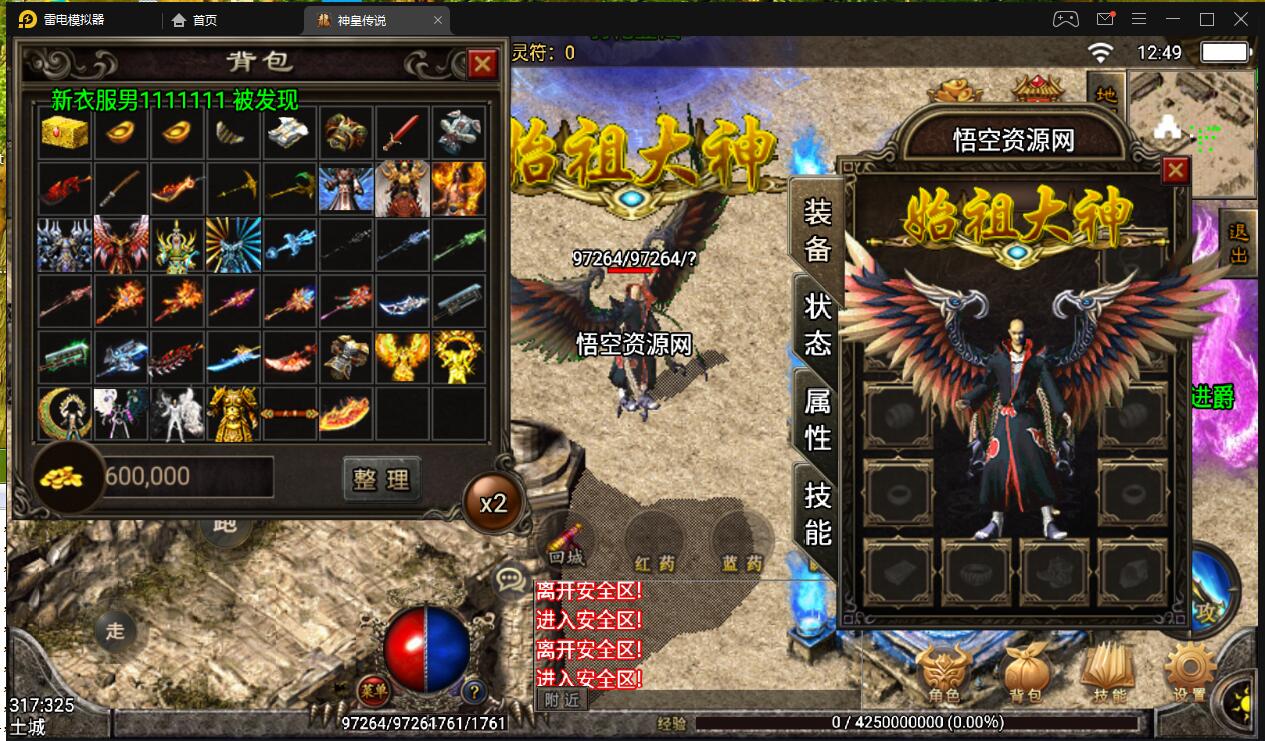Sort the bag with 整理 button
The width and height of the screenshot is (1265, 741).
381,478
